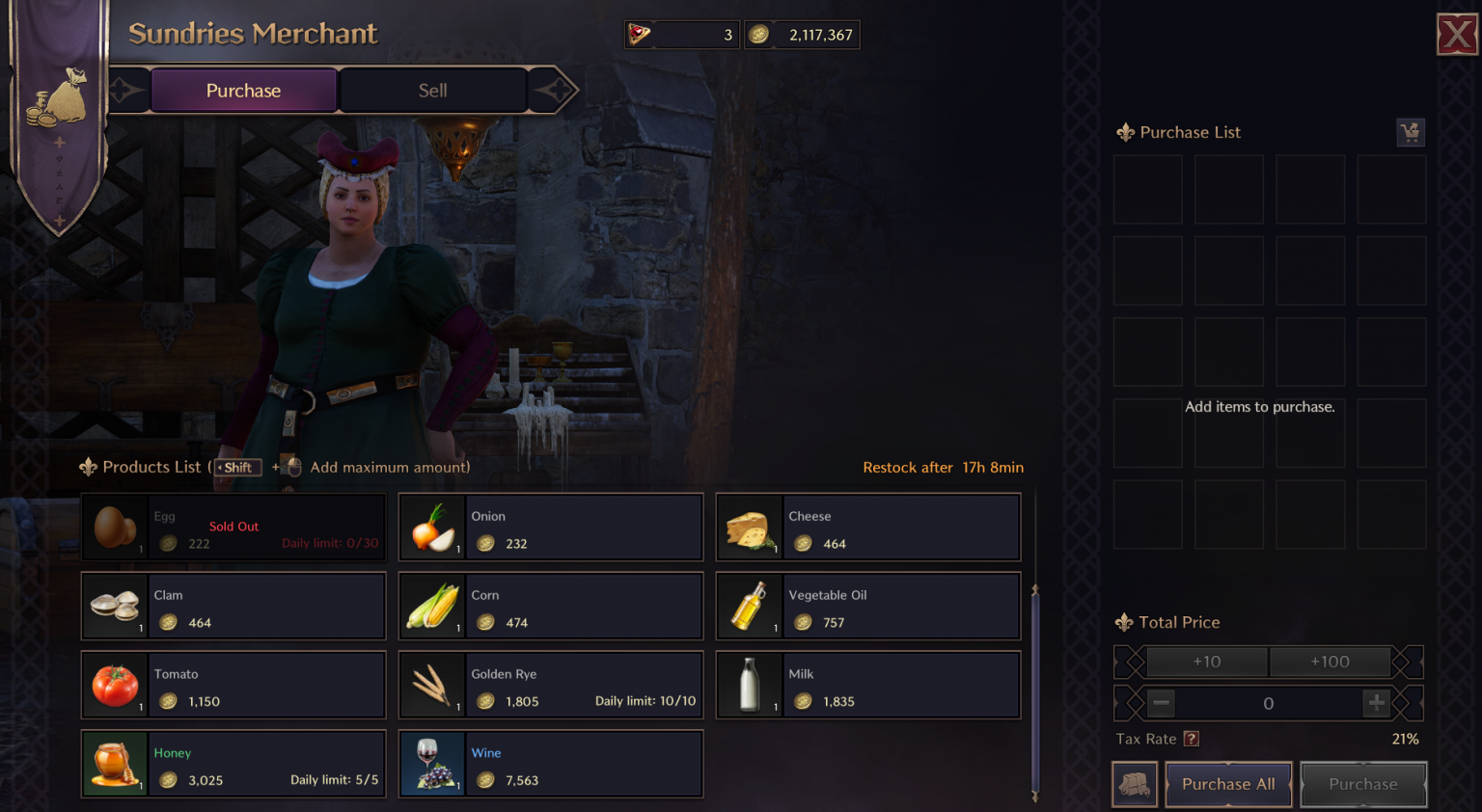Select the Tomato product icon
Viewport: 1482px width, 812px height.
click(x=115, y=685)
